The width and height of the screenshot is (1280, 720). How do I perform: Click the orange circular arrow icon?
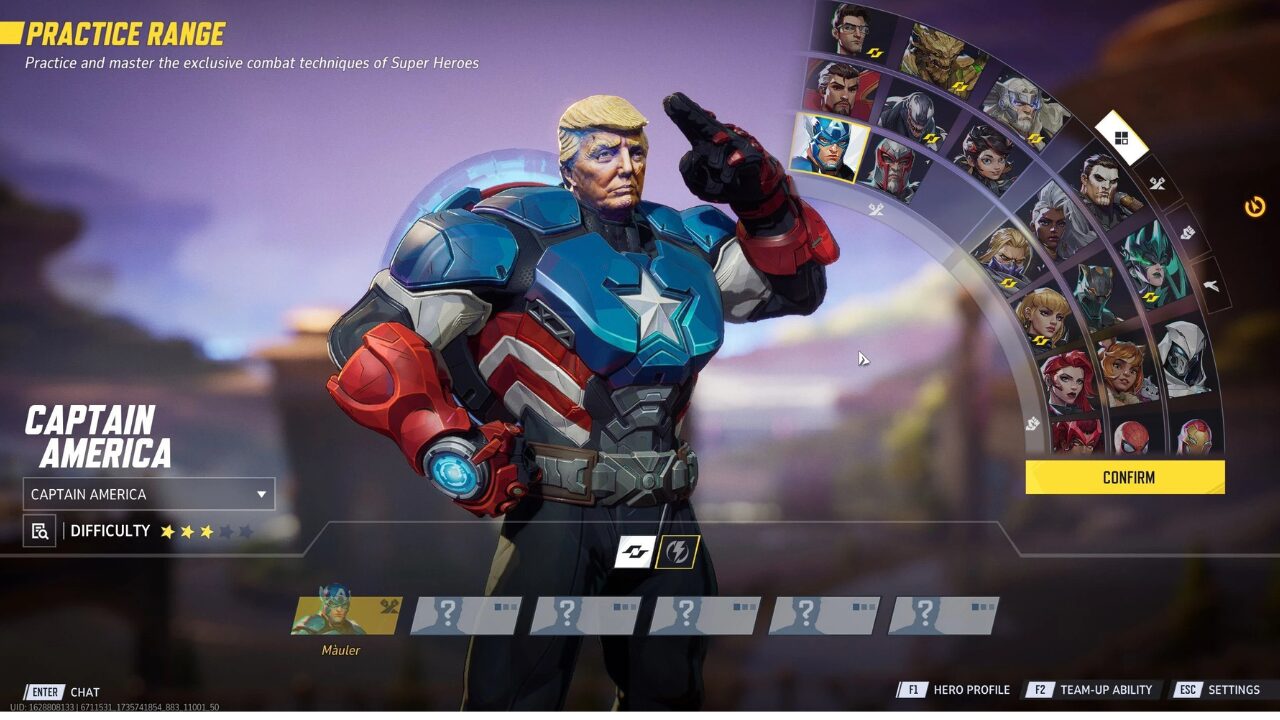click(1255, 207)
